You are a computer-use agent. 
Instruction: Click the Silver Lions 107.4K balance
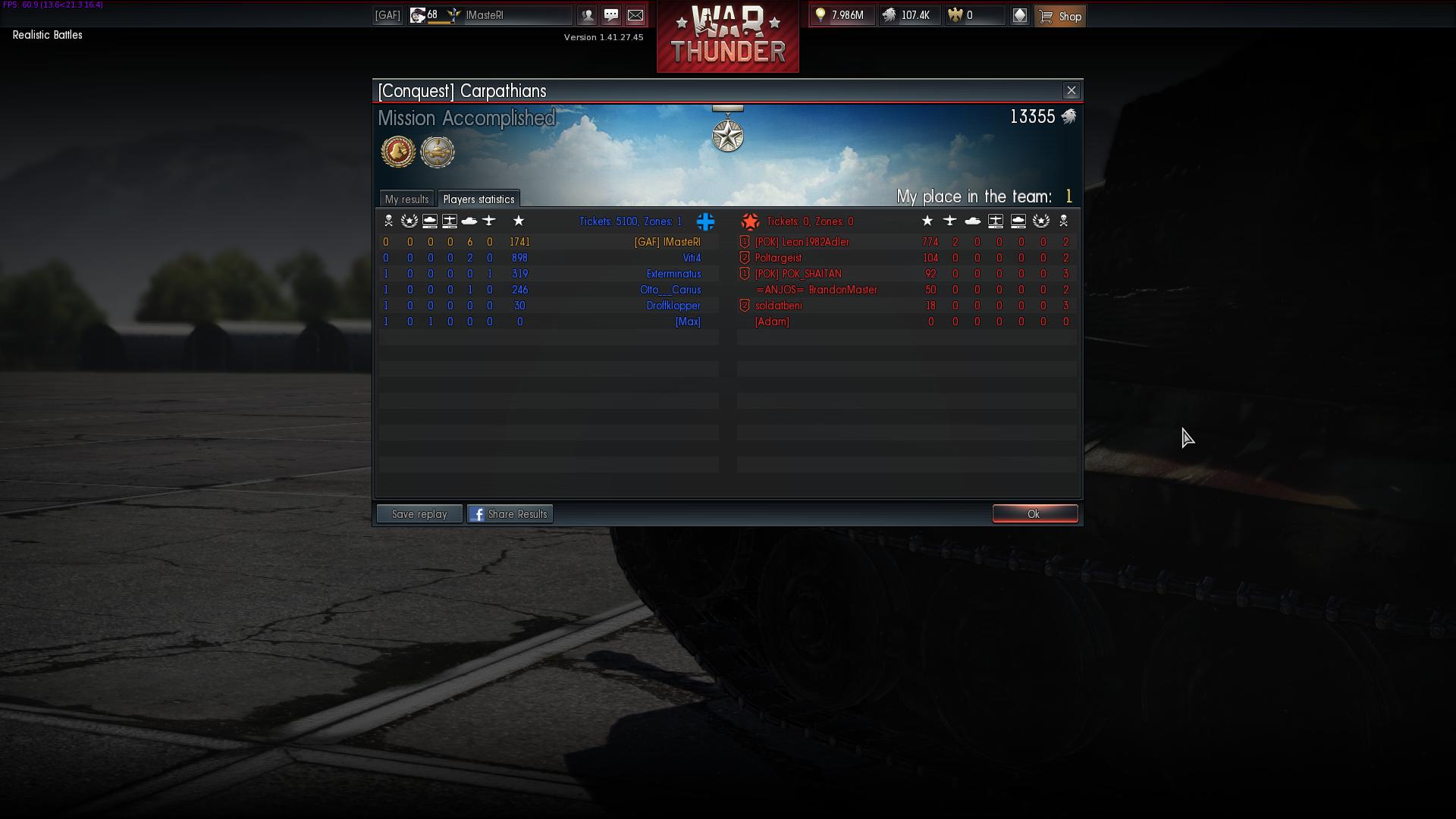tap(909, 15)
